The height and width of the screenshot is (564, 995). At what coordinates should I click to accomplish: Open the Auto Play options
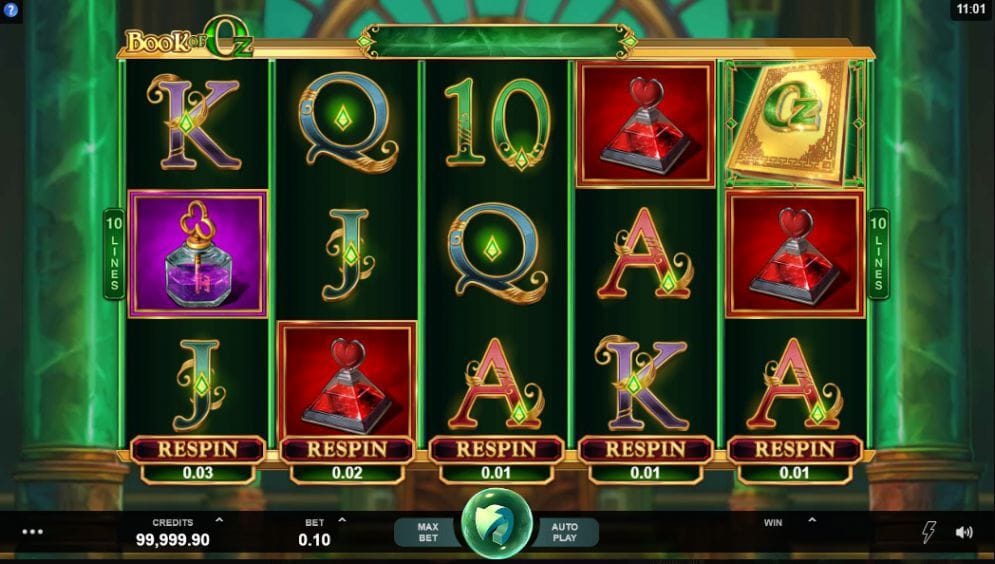tap(566, 532)
